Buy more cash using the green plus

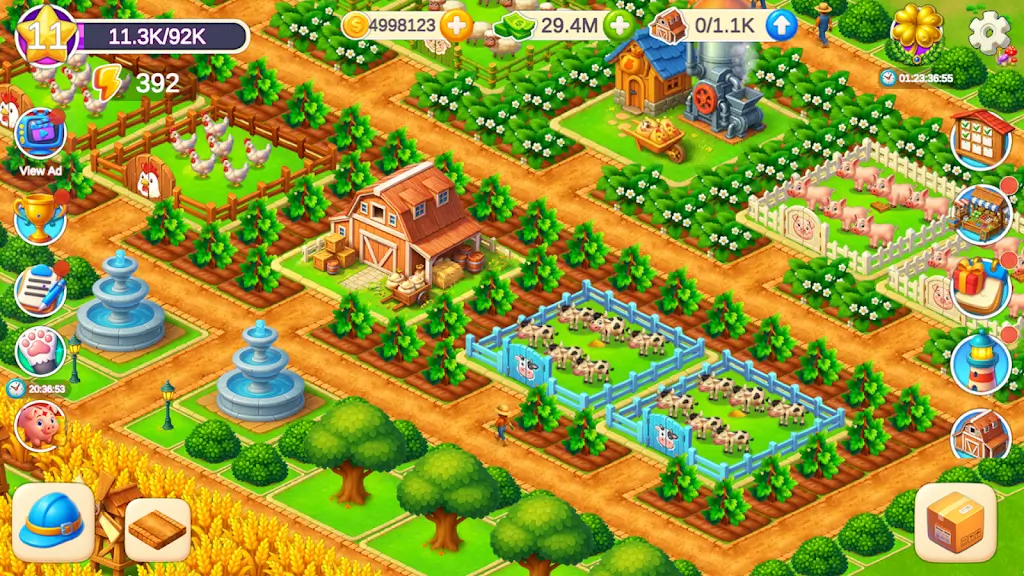point(620,26)
